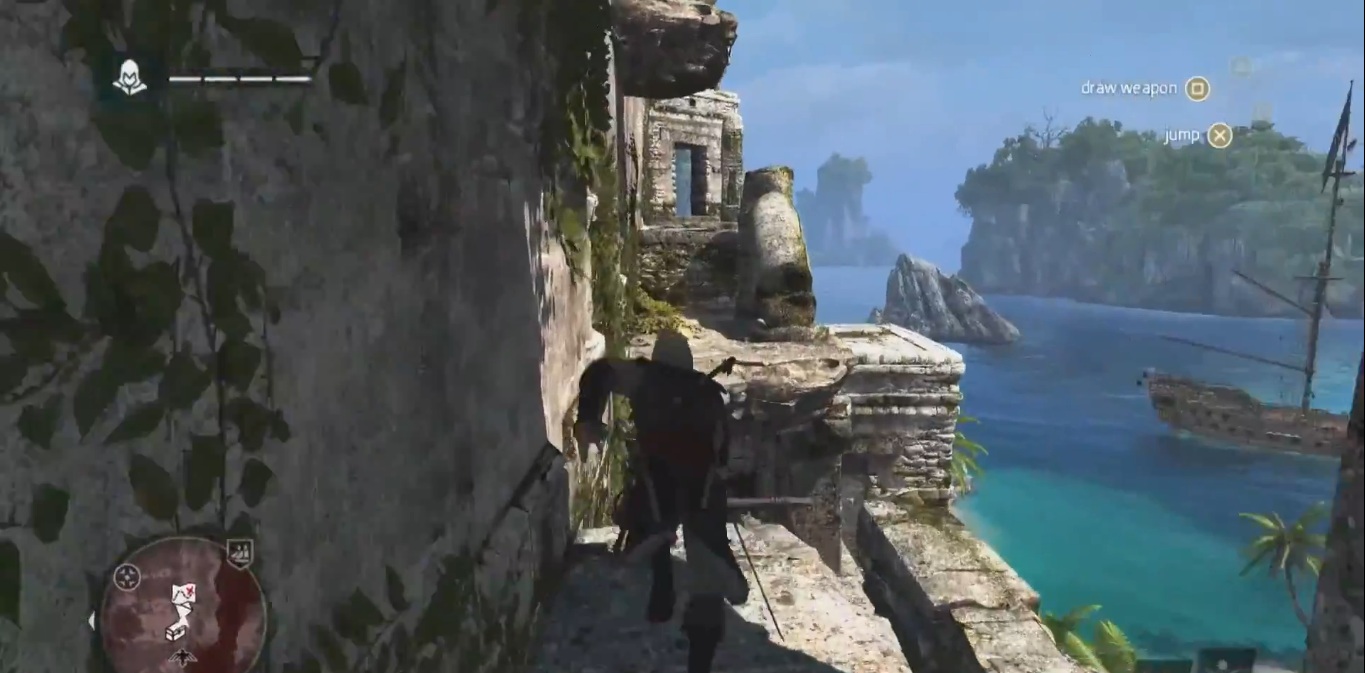Viewport: 1365px width, 673px height.
Task: Click the hooded assassin status icon
Action: tap(129, 77)
